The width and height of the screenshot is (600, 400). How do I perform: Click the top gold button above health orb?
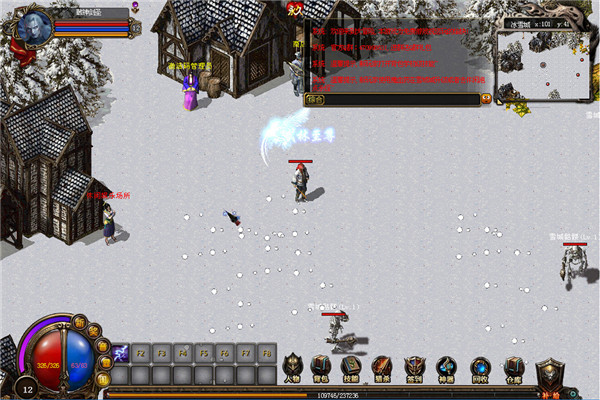tap(78, 322)
